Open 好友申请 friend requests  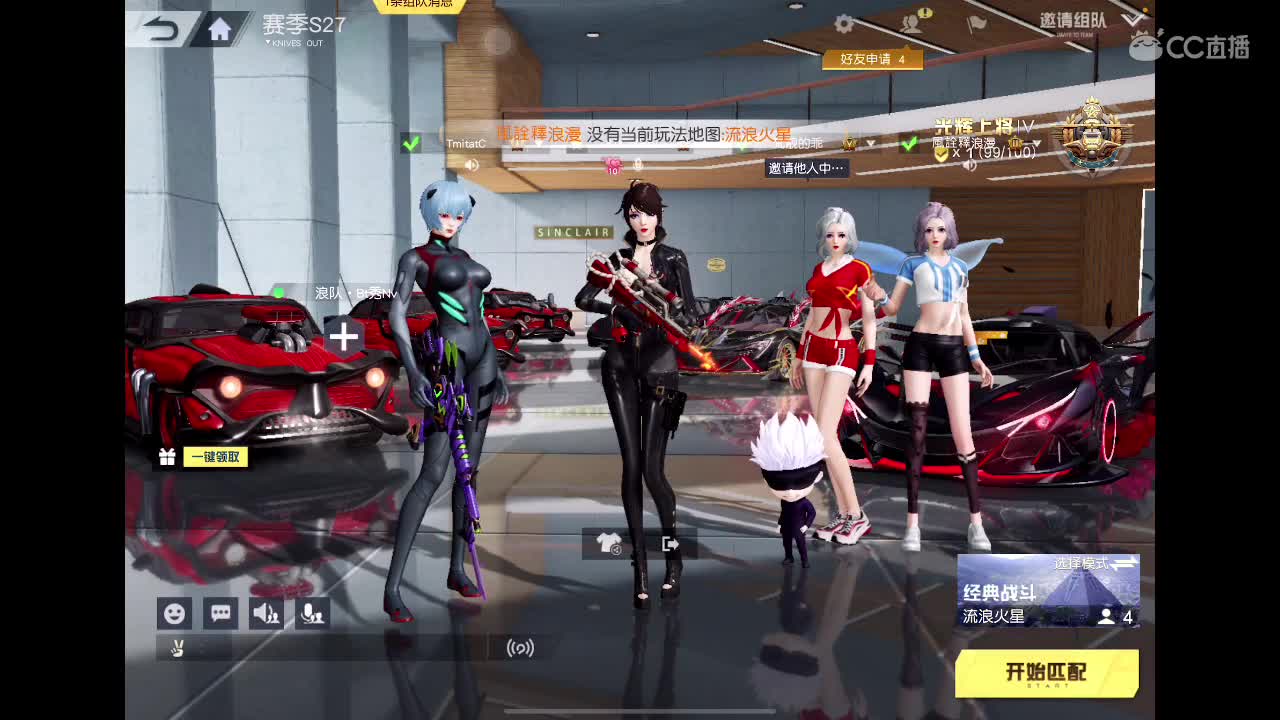coord(873,59)
